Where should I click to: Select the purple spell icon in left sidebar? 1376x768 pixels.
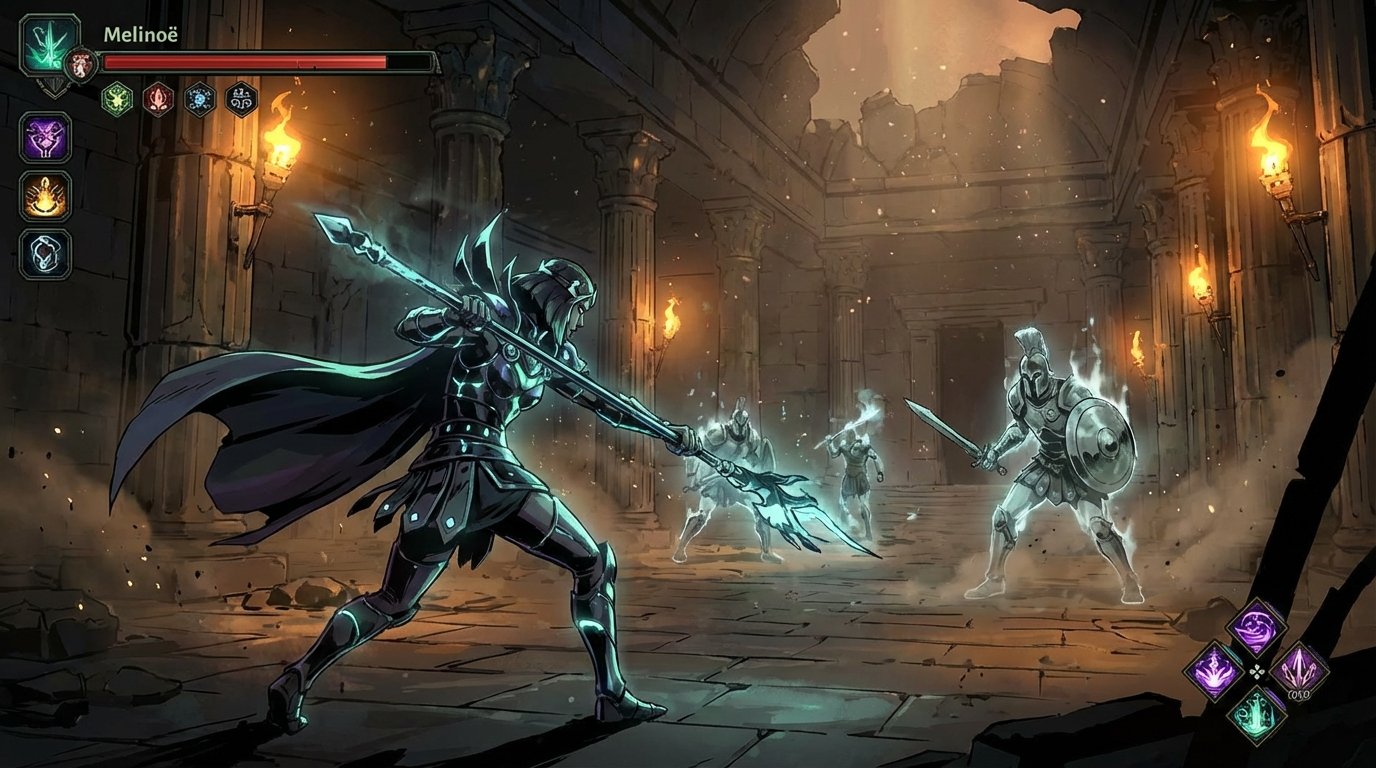click(44, 139)
